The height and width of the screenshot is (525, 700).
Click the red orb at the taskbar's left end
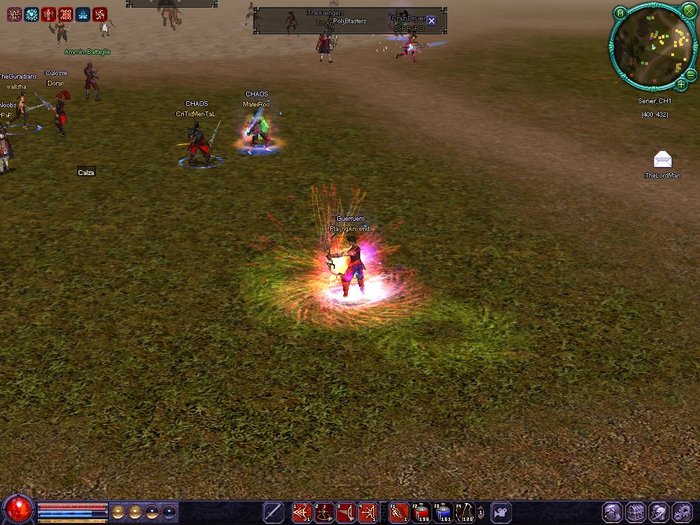pos(17,510)
